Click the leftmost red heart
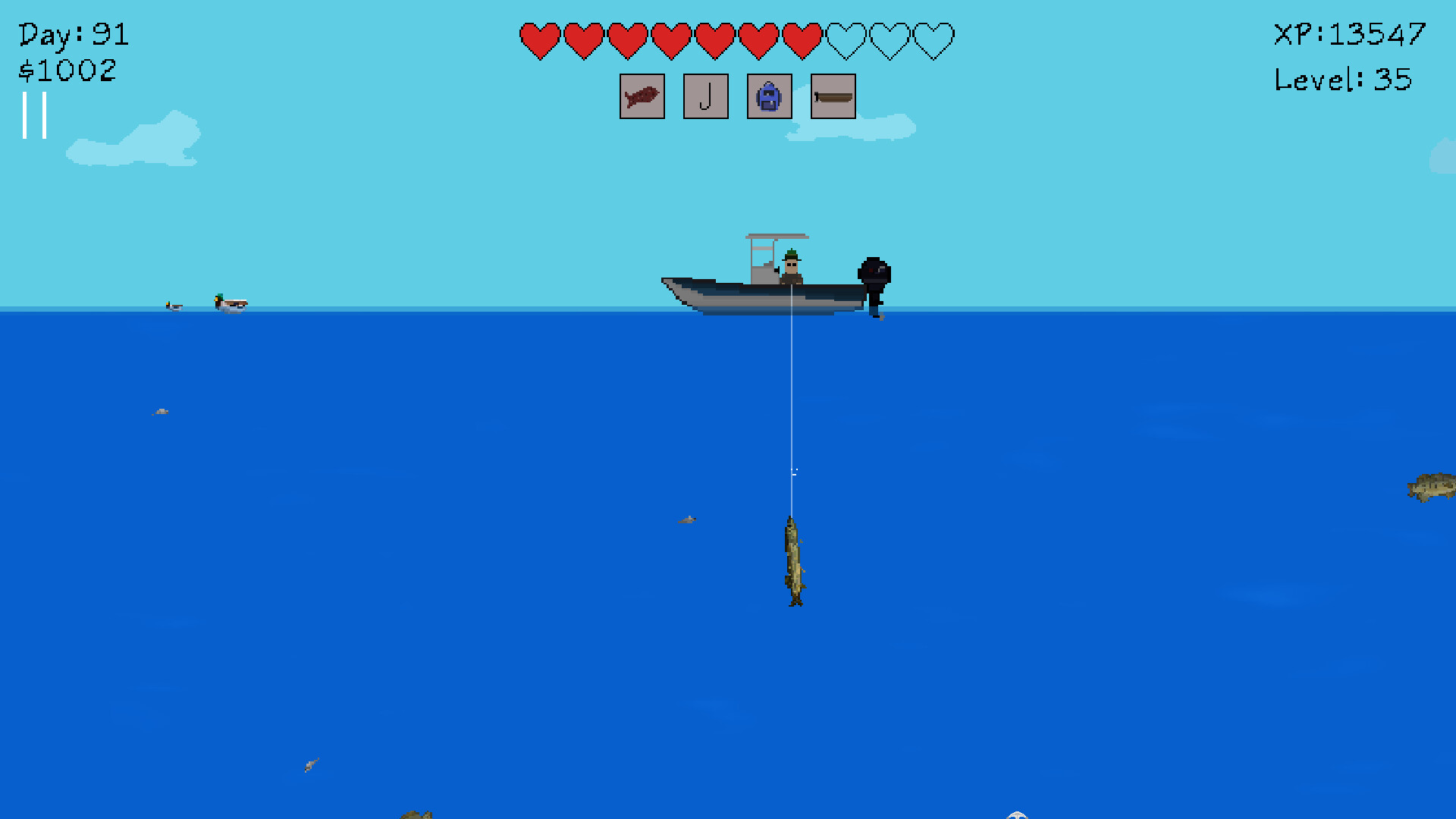This screenshot has height=819, width=1456. (x=540, y=39)
